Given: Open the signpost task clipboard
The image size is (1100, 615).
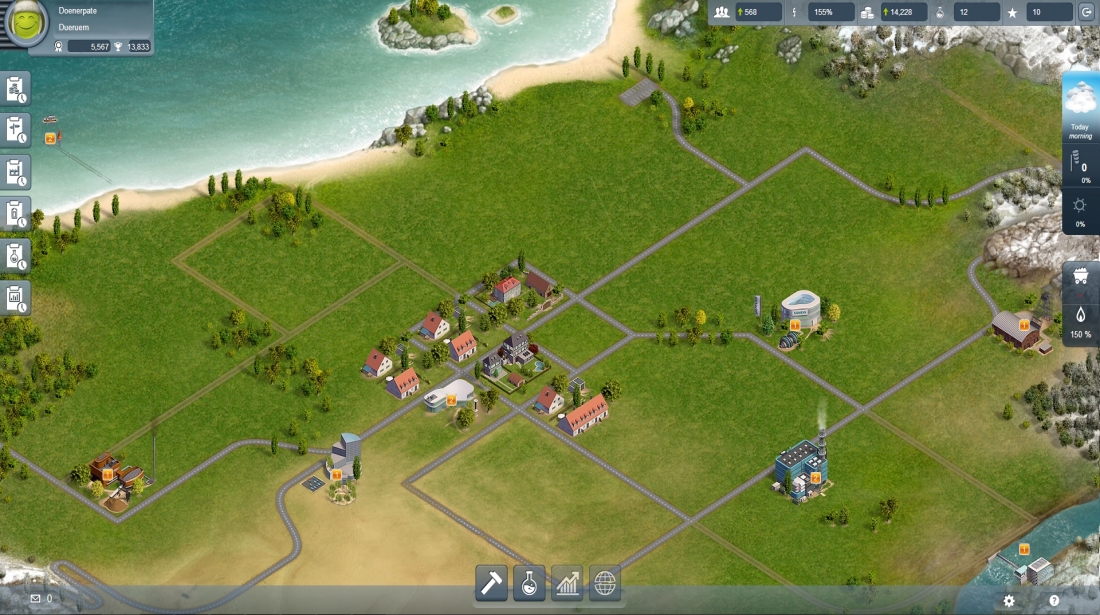Looking at the screenshot, I should pyautogui.click(x=16, y=130).
